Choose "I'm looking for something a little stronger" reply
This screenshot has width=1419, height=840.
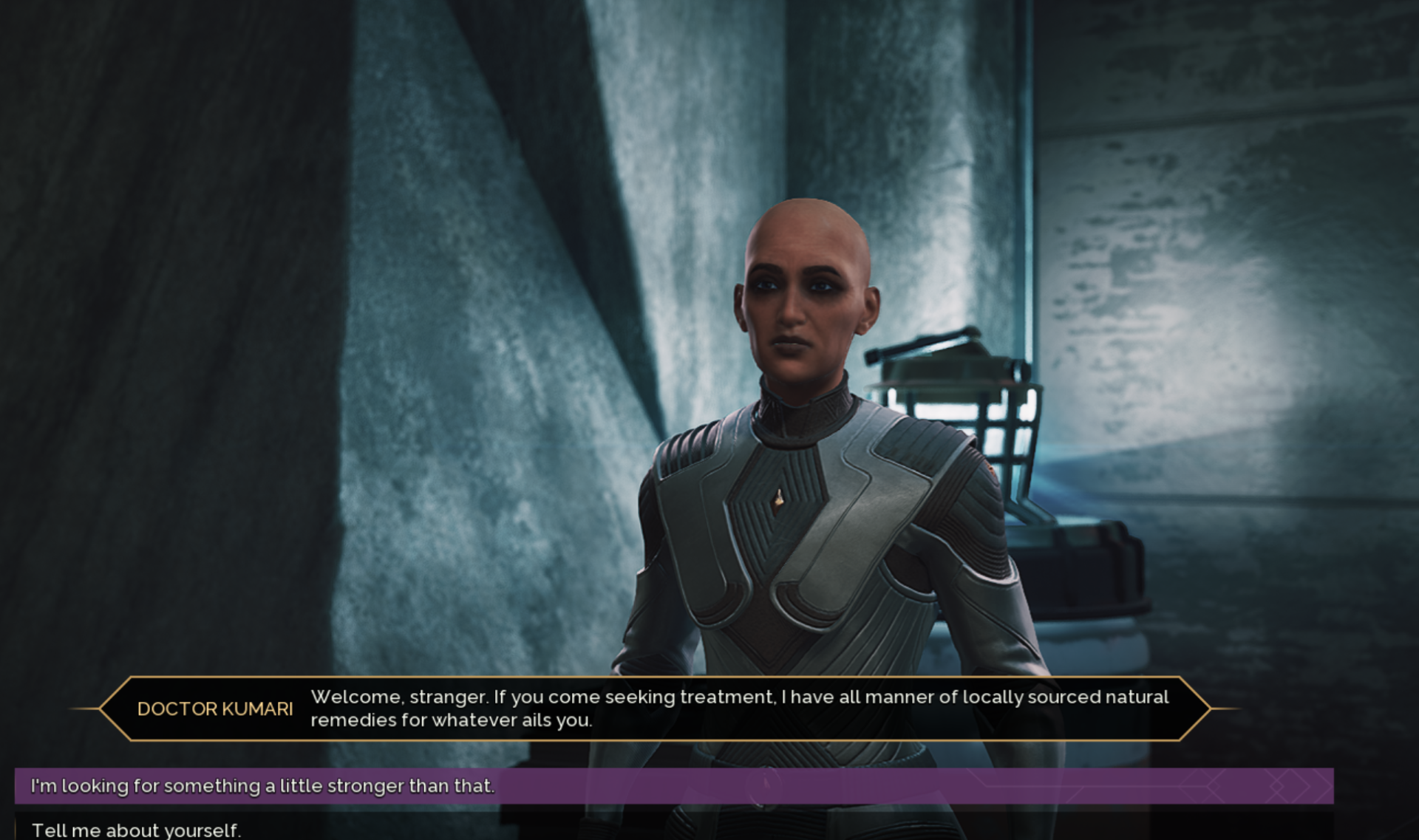(x=262, y=786)
